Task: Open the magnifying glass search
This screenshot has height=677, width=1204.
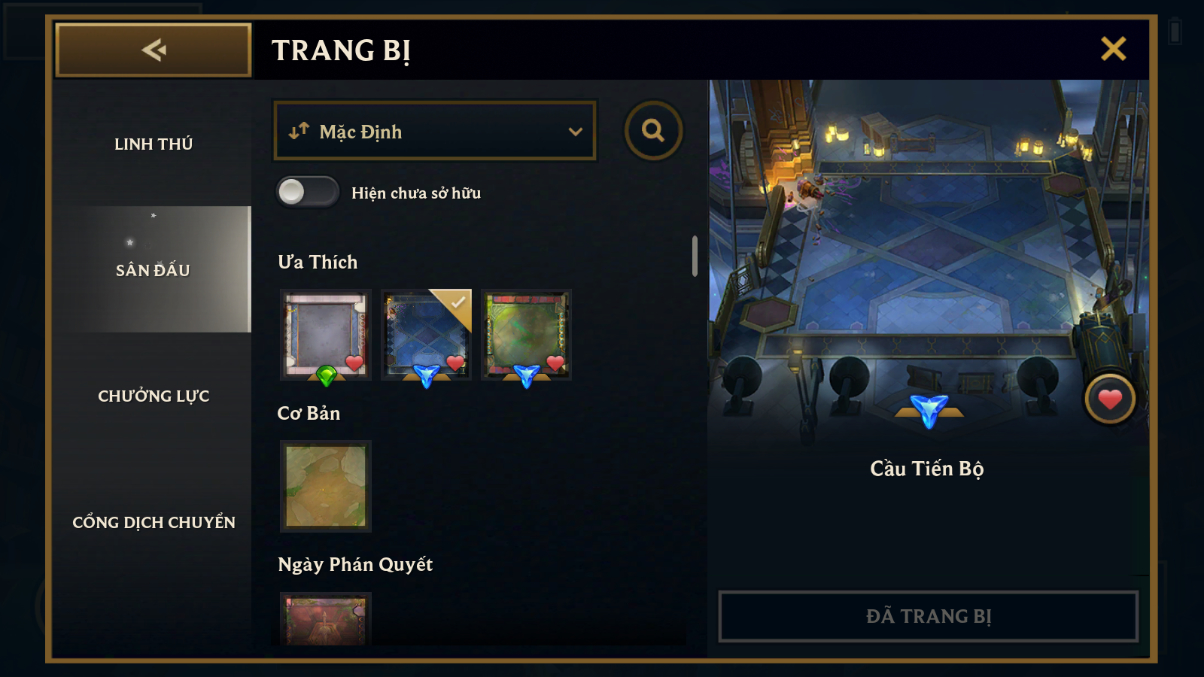Action: (653, 131)
